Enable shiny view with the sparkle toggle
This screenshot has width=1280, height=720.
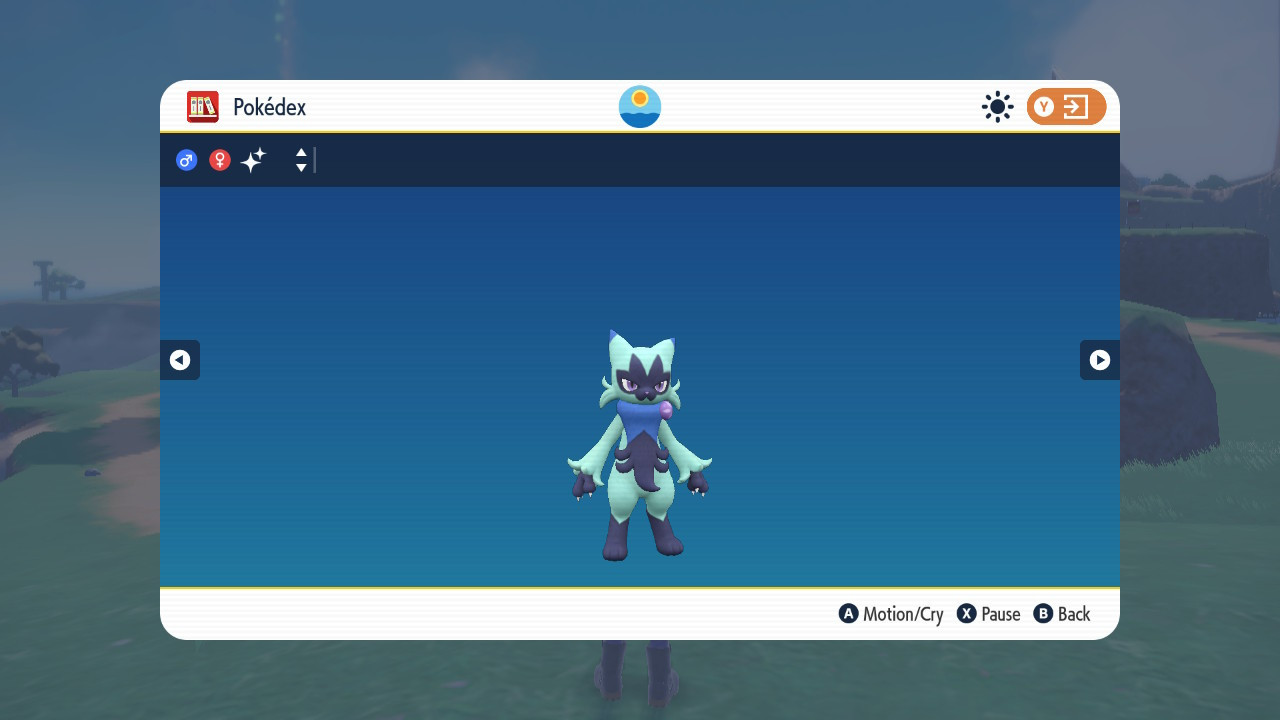[x=253, y=160]
